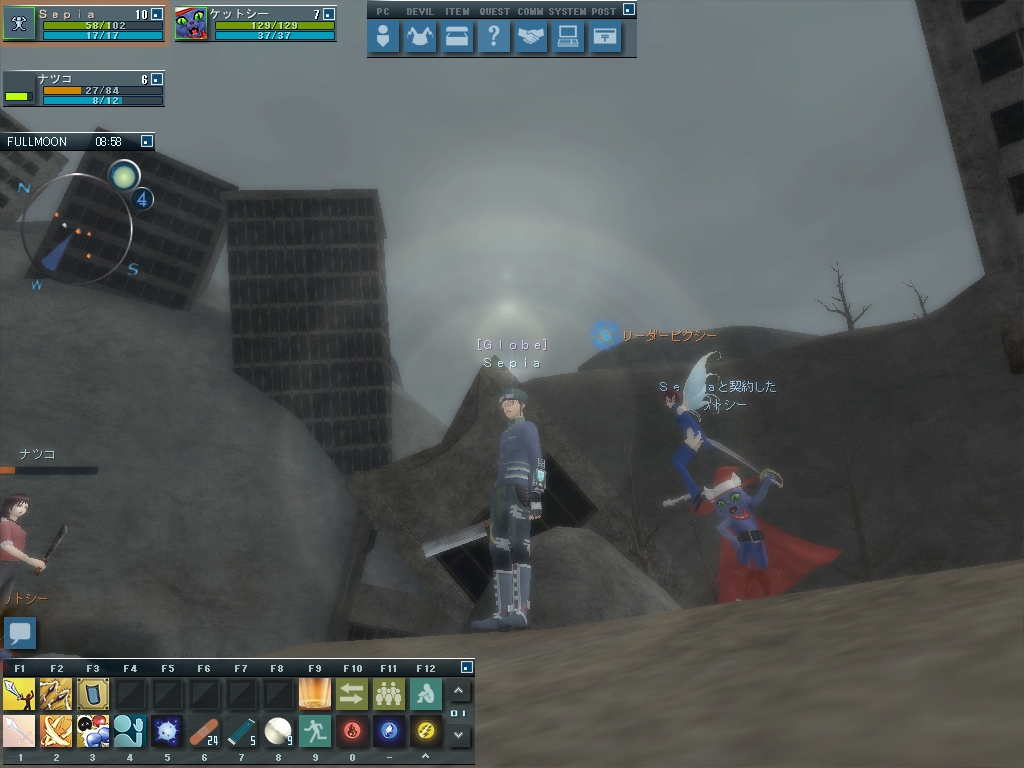Use the yellow lightning skill icon
This screenshot has width=1024, height=768.
pos(425,731)
